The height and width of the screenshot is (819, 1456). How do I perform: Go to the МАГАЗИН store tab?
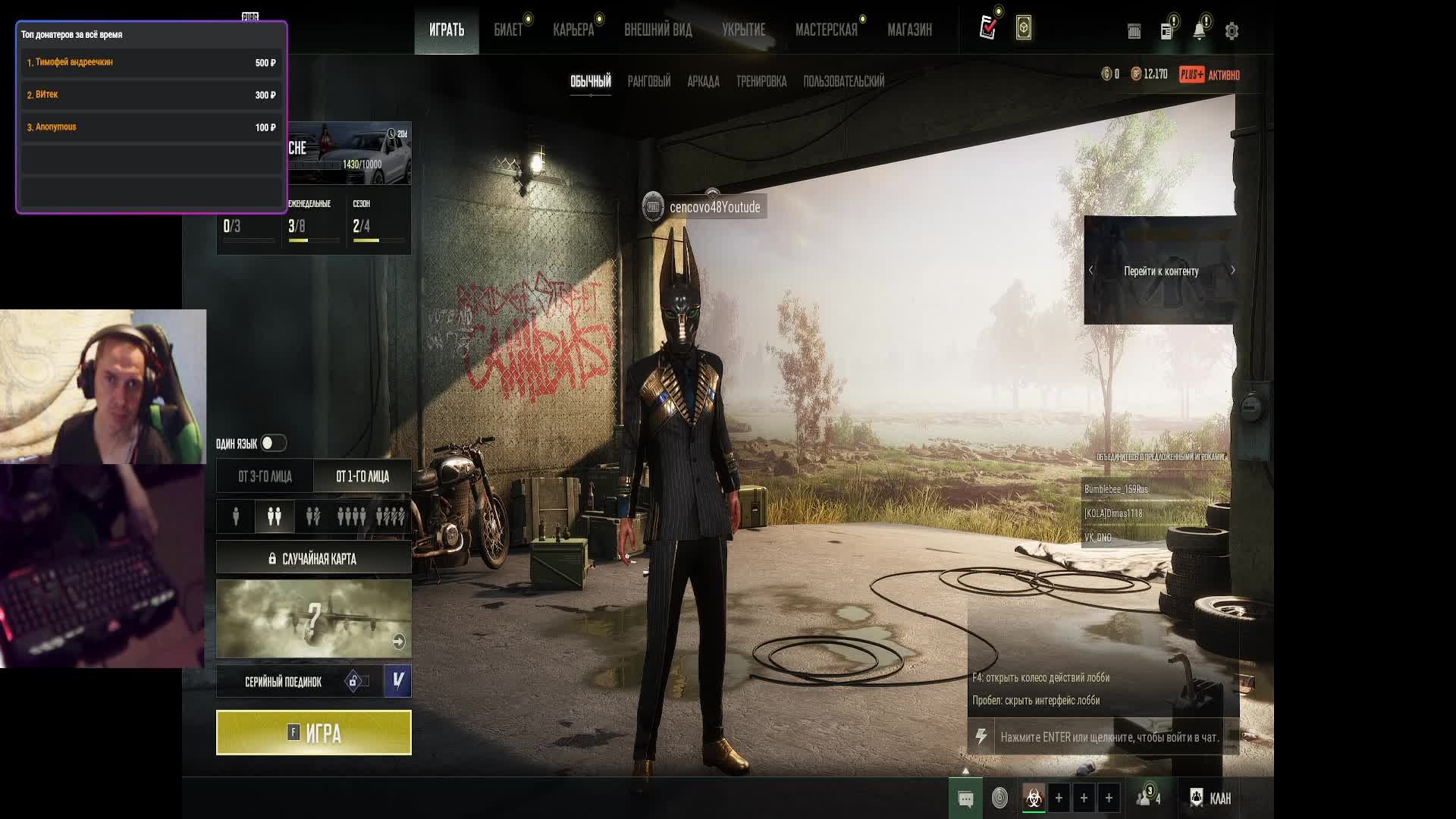[x=909, y=30]
